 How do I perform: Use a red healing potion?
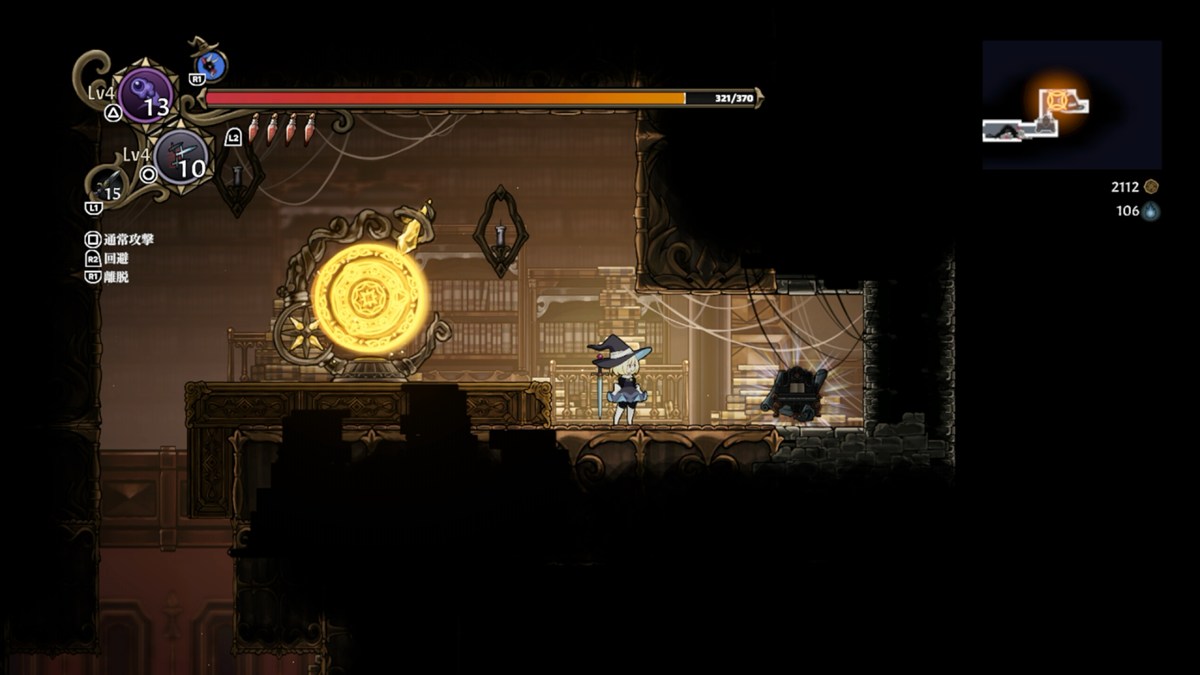click(254, 128)
